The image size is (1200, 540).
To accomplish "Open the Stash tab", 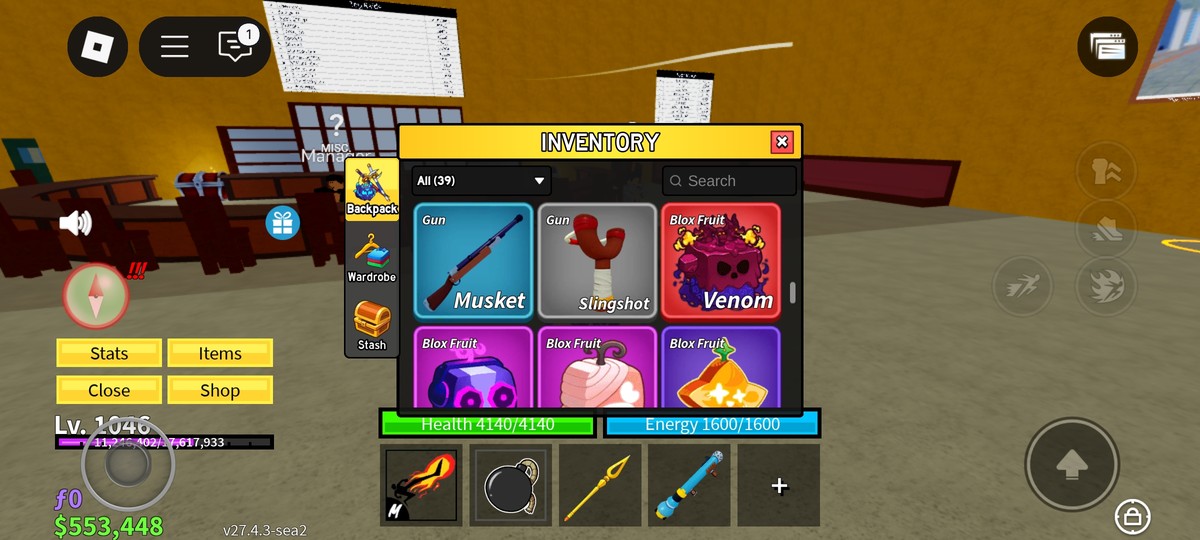I will click(371, 326).
